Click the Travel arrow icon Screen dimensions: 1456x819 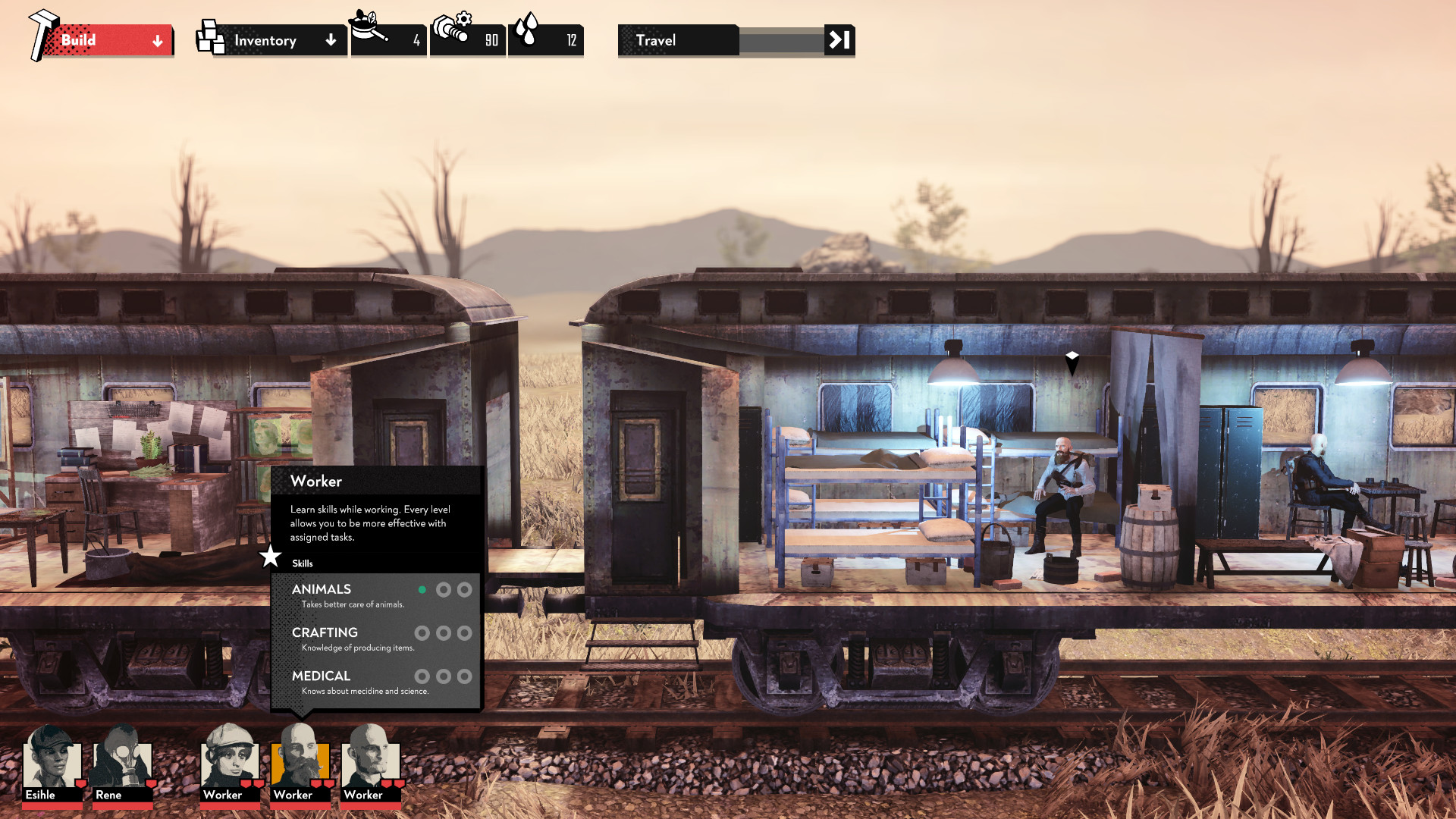pos(839,40)
